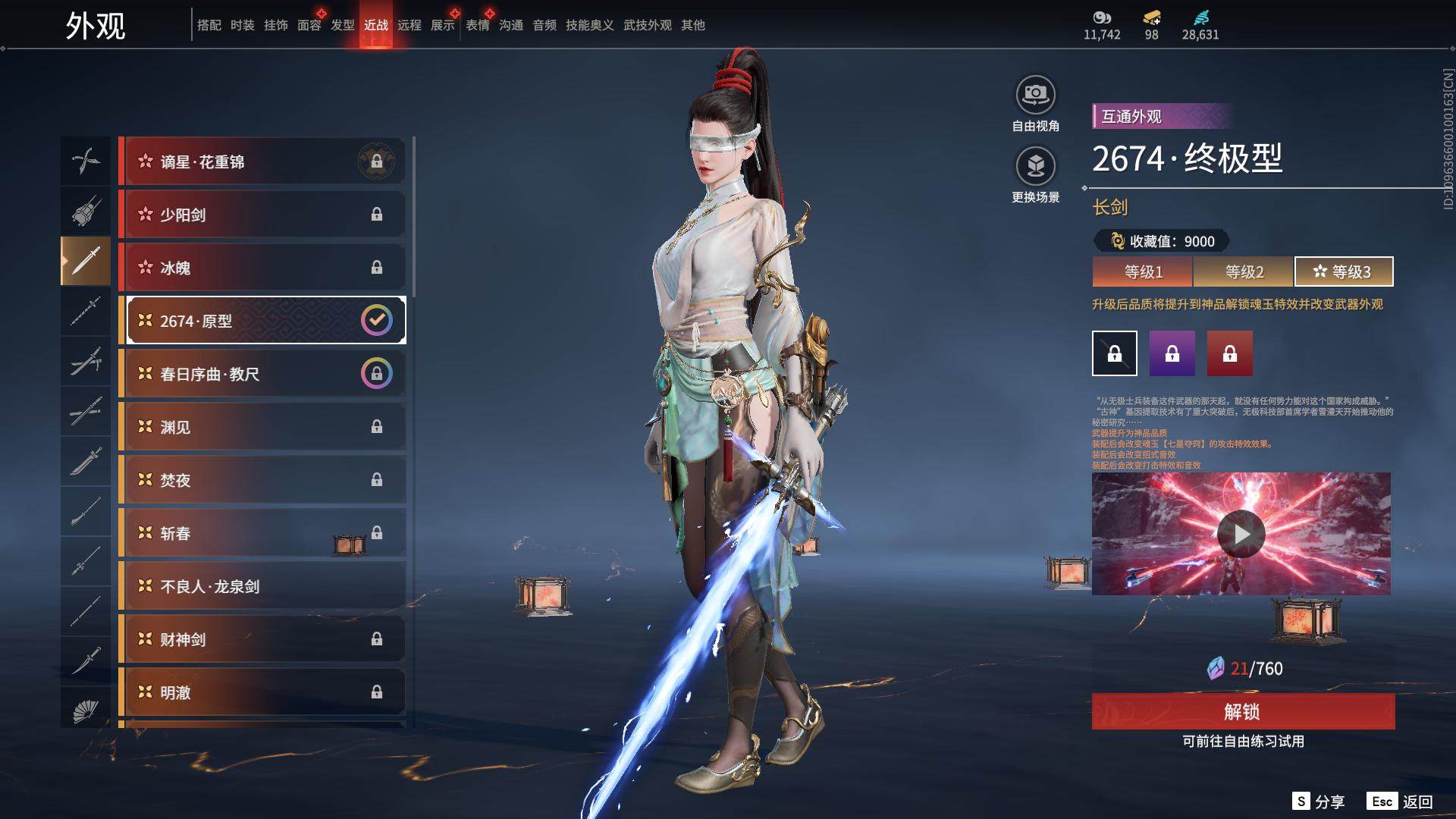Unlock the skin with 解锁 button

pos(1243,711)
